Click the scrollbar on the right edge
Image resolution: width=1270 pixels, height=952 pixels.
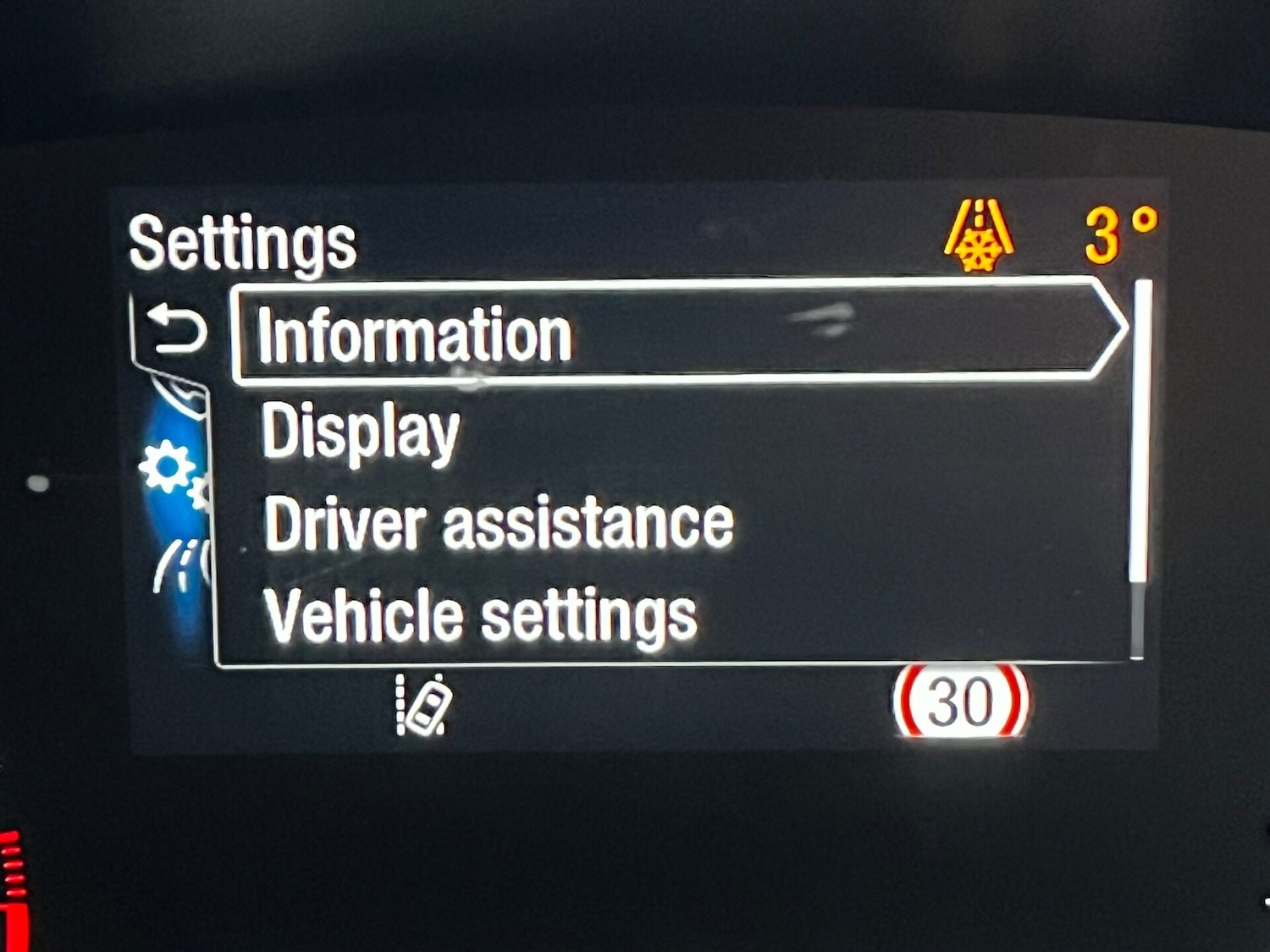[1140, 465]
